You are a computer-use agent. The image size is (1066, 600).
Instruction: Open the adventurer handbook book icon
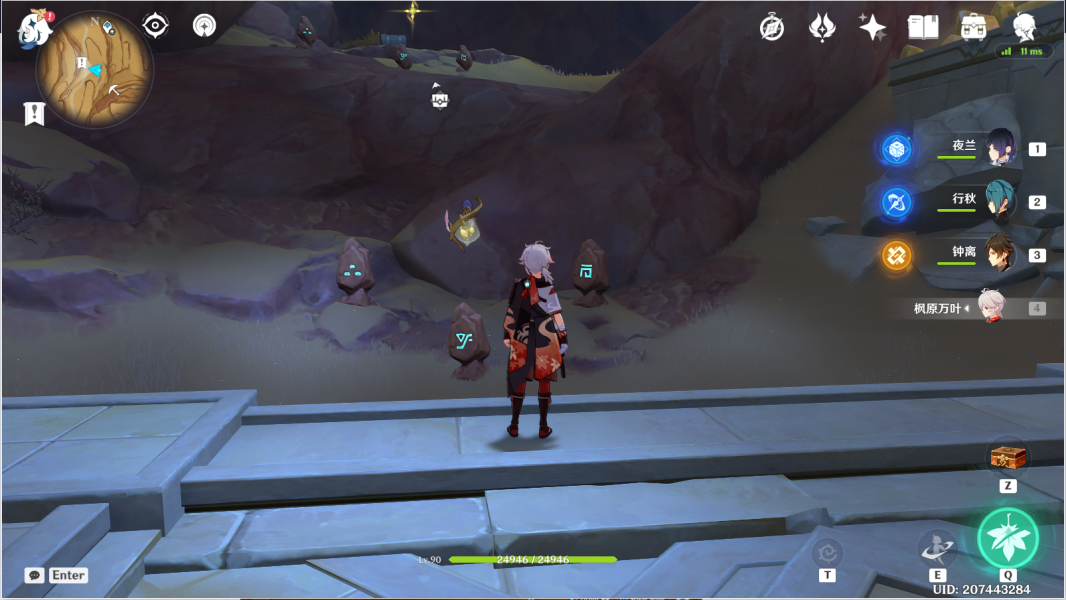[922, 27]
